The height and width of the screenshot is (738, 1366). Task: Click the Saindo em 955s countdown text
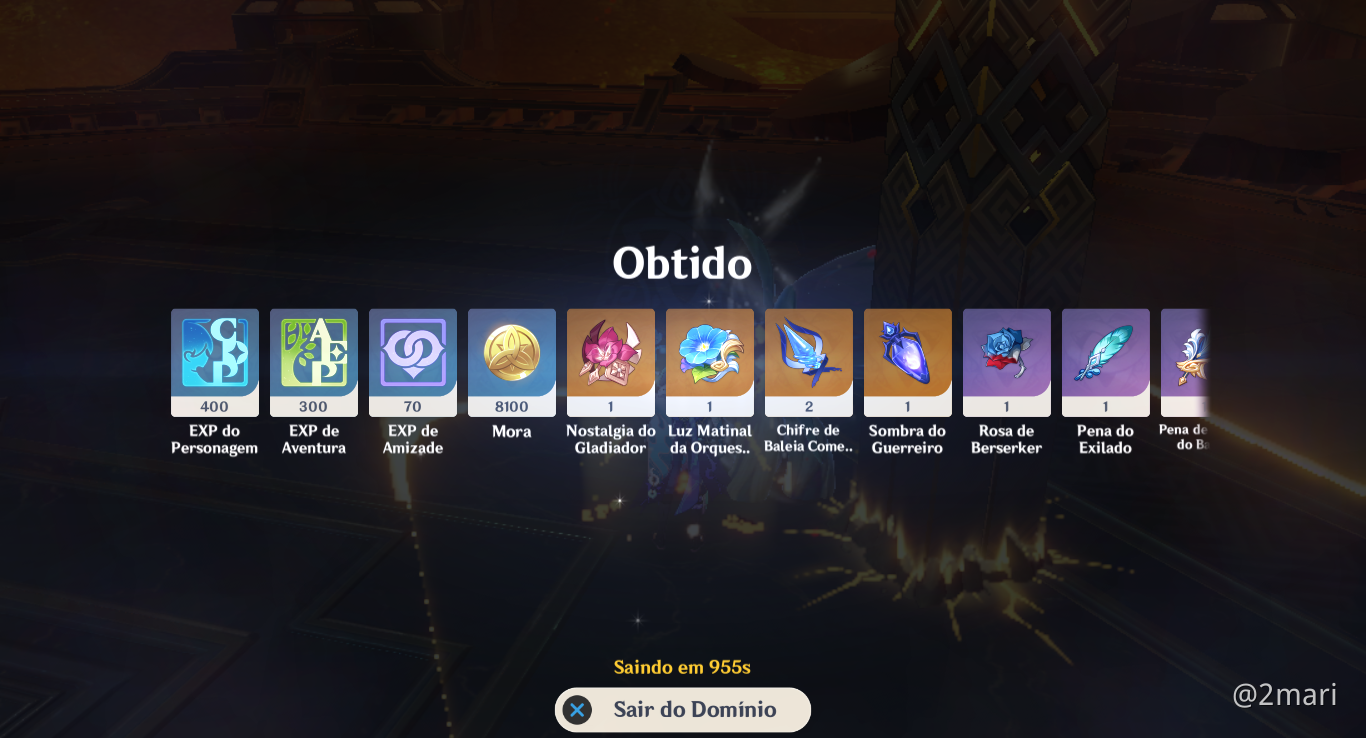coord(682,667)
